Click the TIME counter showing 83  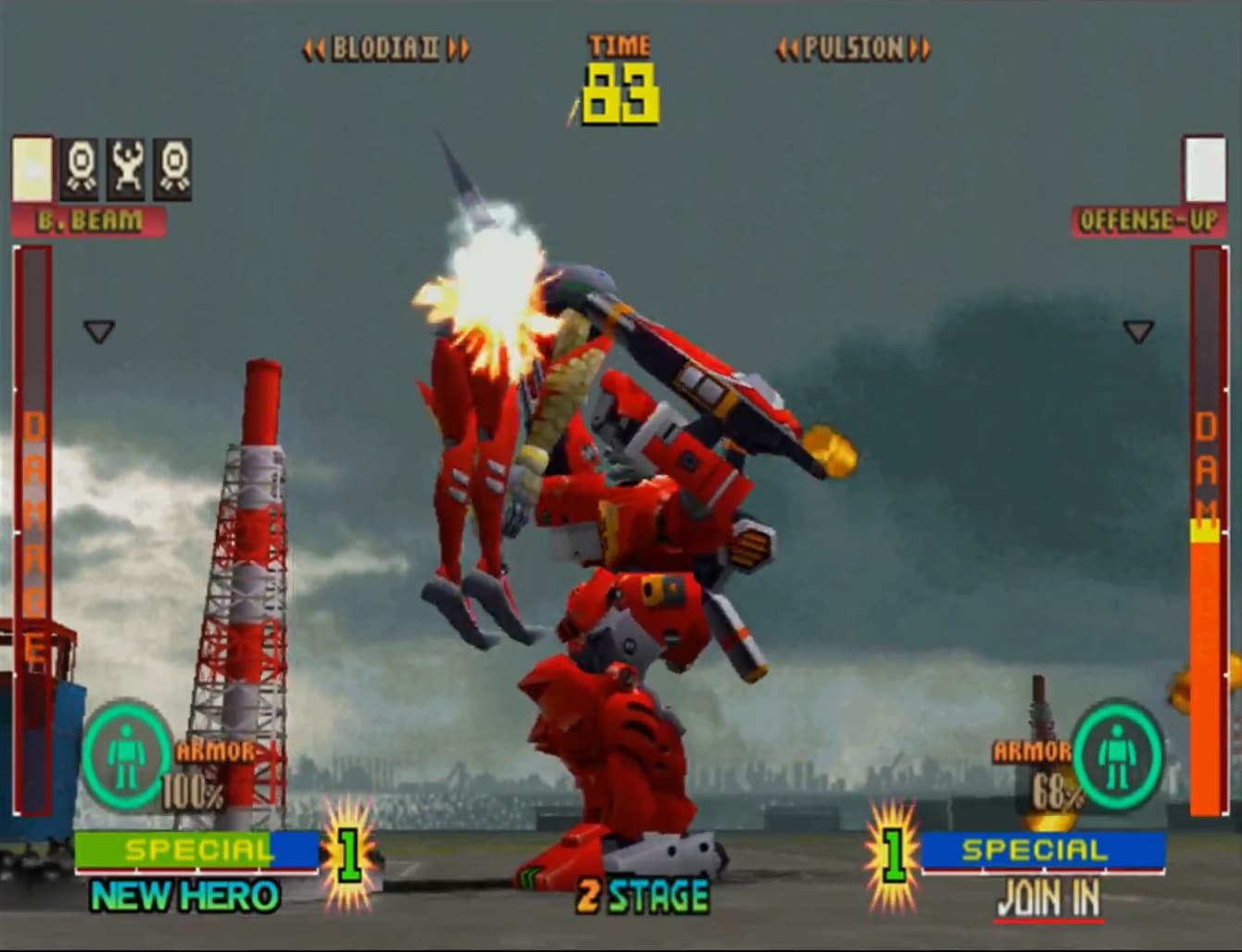(x=619, y=94)
